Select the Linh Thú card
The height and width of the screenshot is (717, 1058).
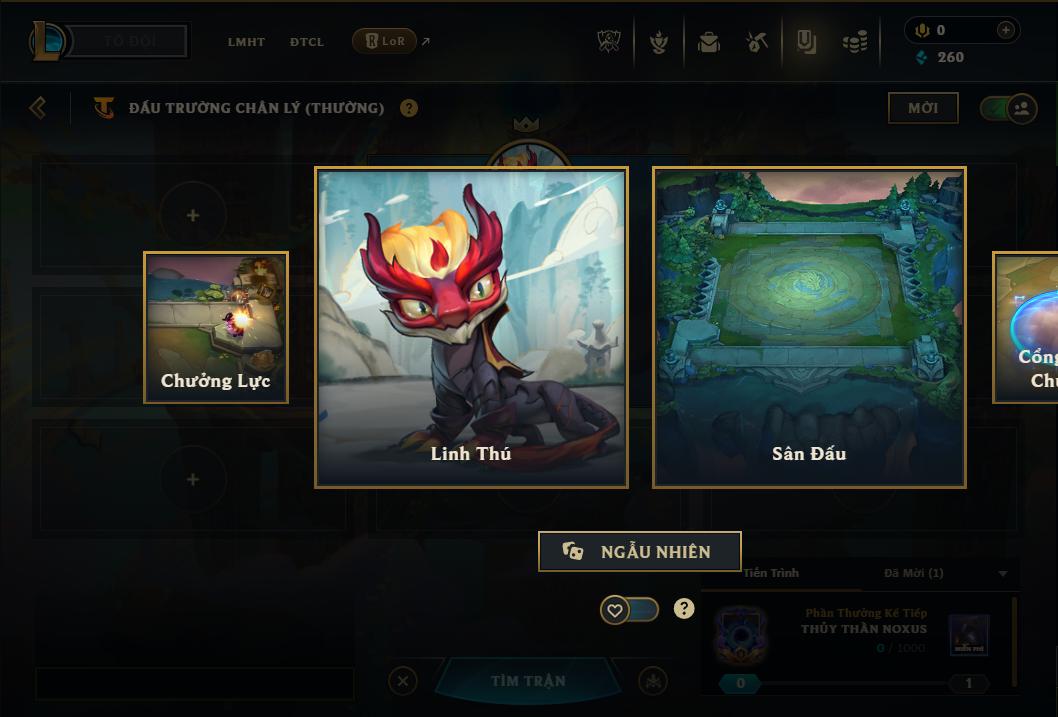[471, 327]
